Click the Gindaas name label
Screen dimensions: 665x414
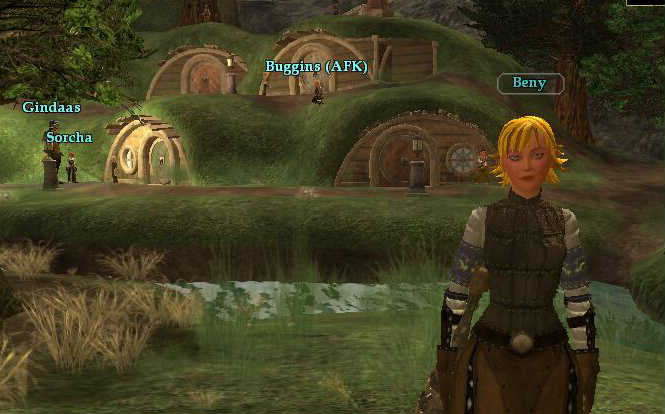[52, 106]
